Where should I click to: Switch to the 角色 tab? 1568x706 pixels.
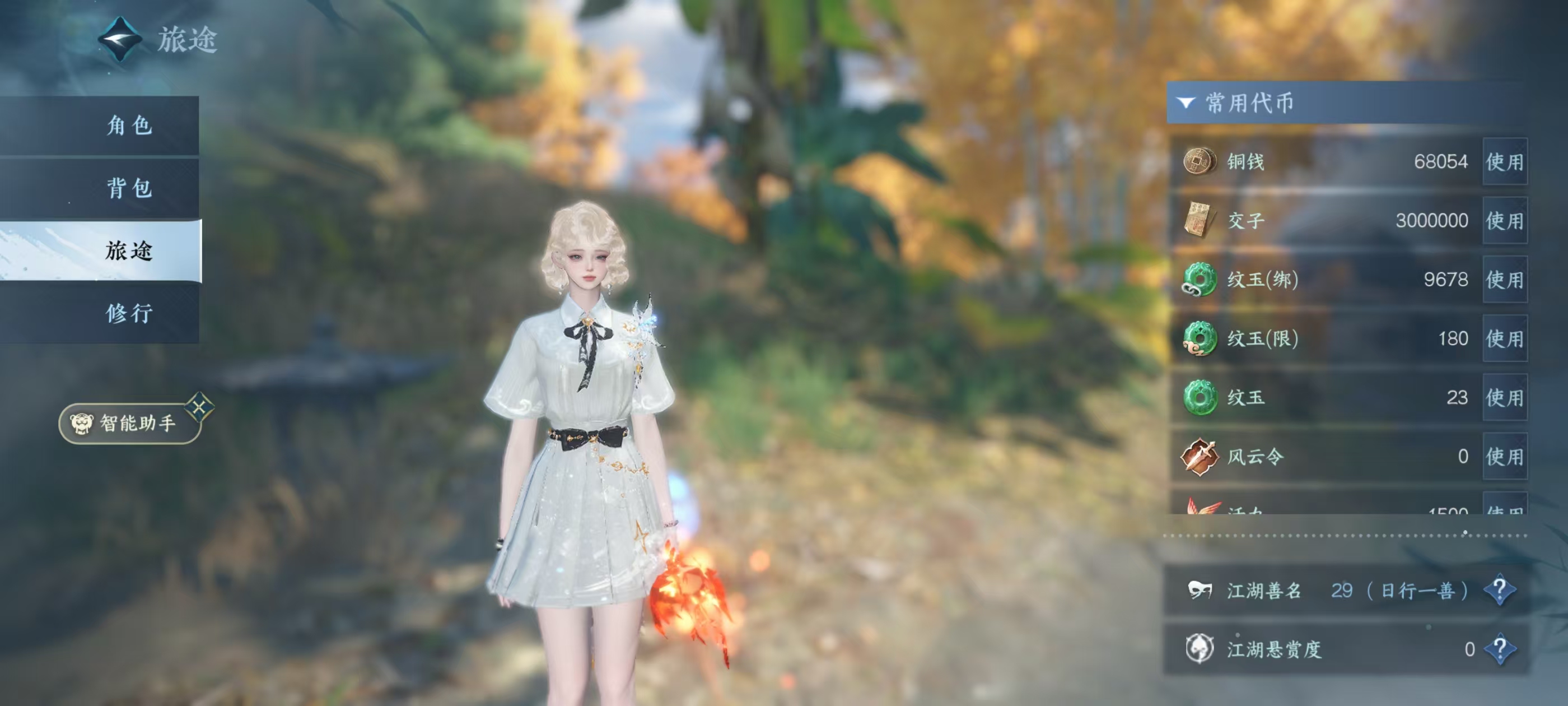coord(128,126)
